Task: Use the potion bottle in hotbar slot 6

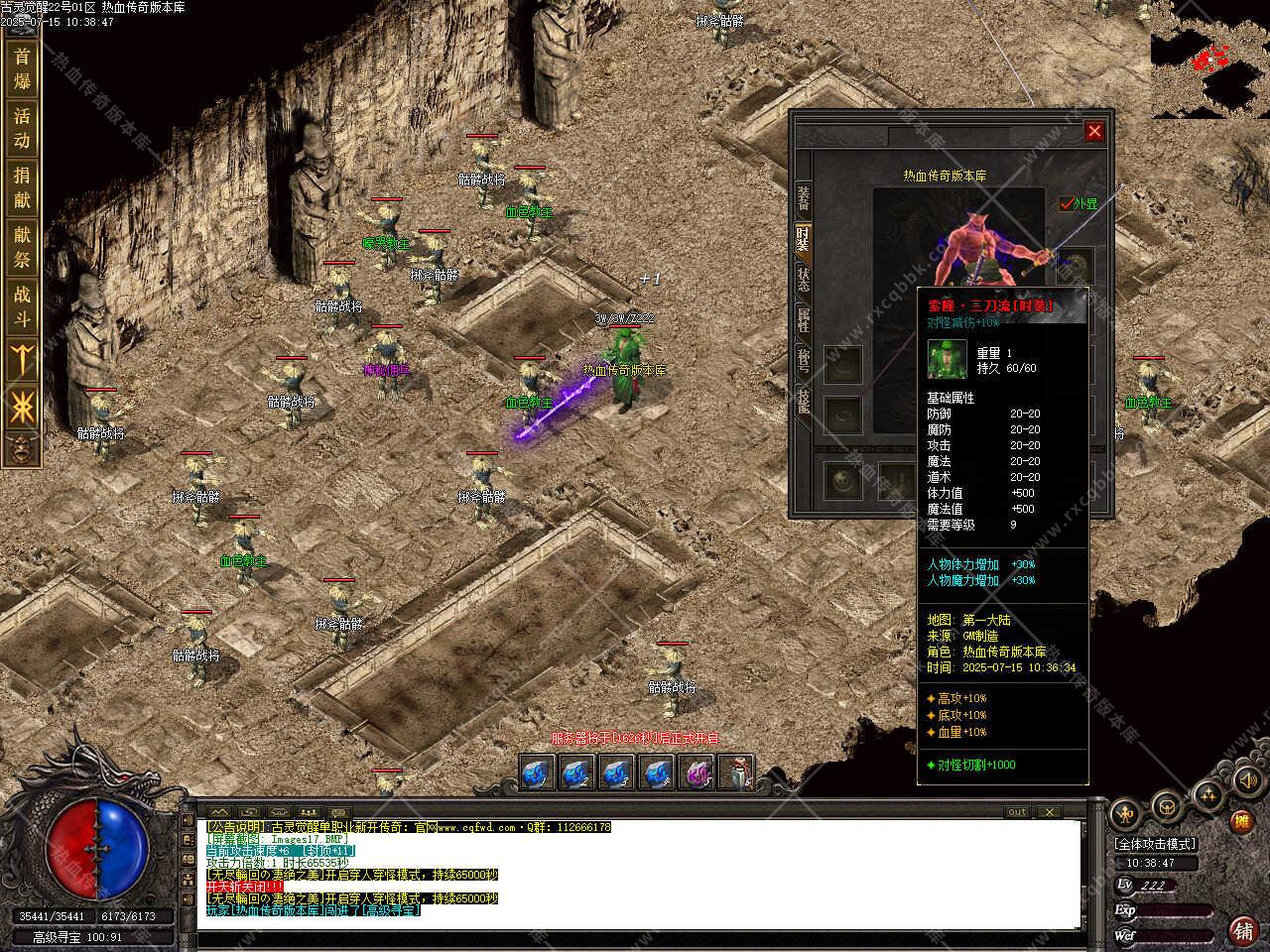Action: (738, 773)
